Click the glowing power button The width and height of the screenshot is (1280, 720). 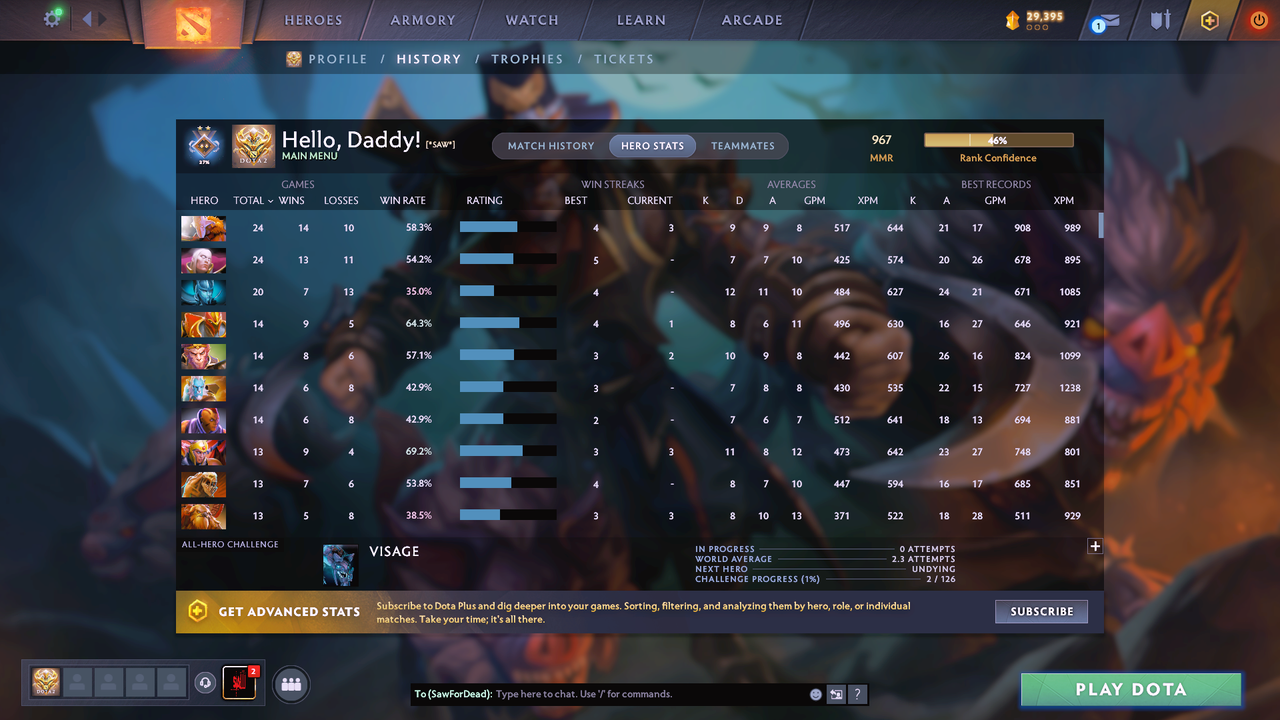[1258, 19]
